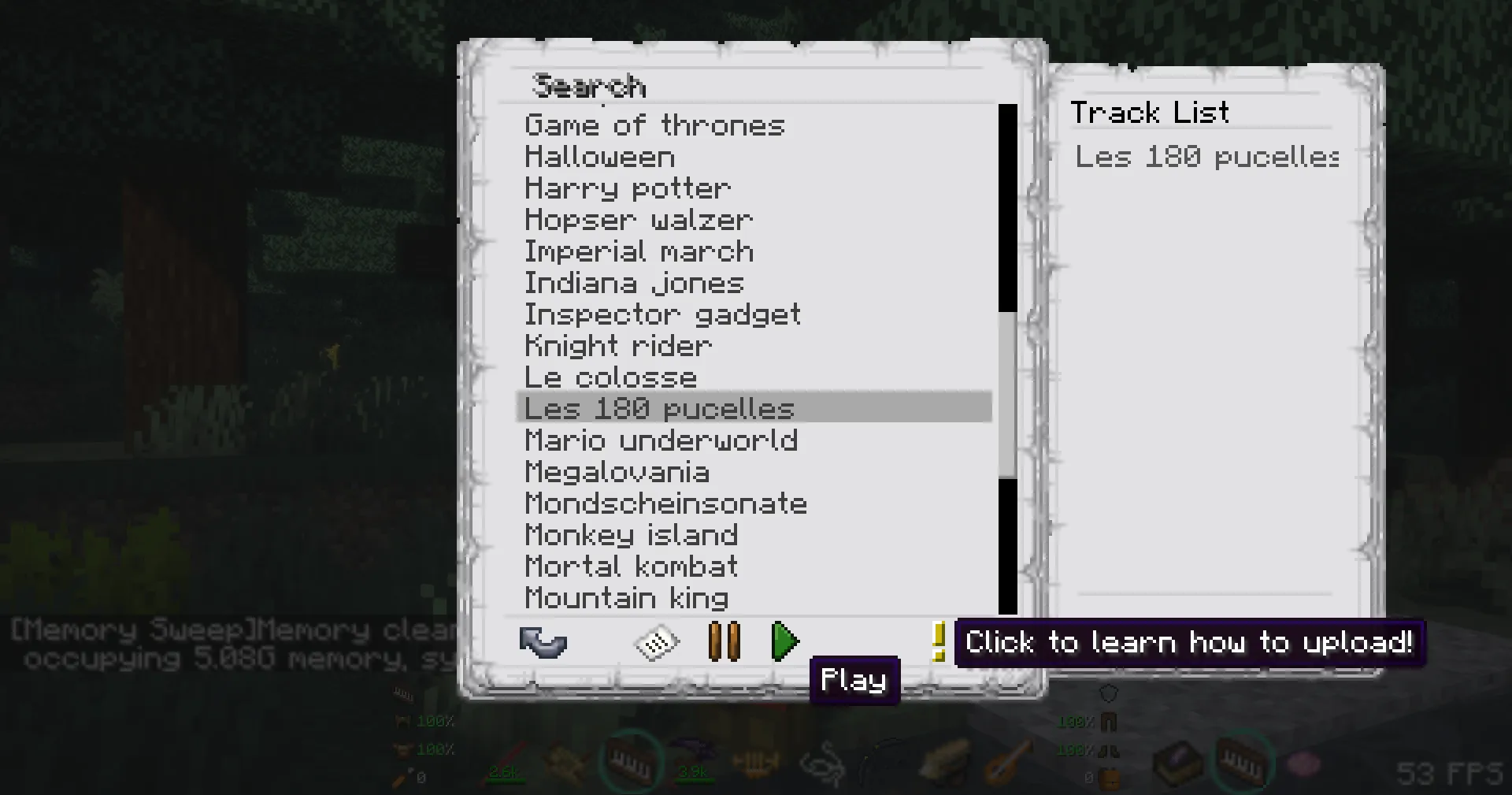
Task: Select Megalovania from the song list
Action: click(x=617, y=471)
